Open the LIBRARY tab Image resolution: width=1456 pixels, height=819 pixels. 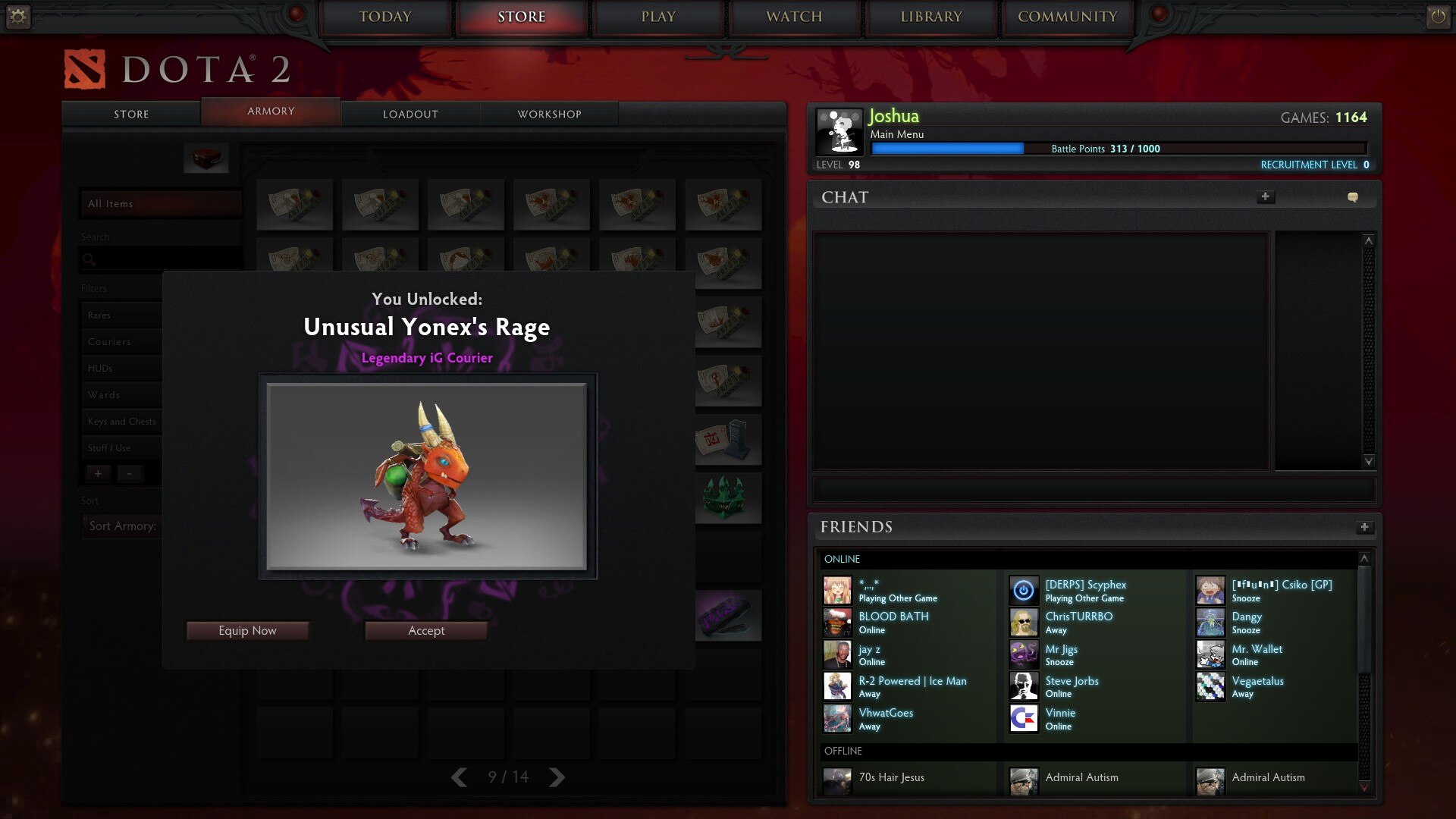tap(931, 17)
